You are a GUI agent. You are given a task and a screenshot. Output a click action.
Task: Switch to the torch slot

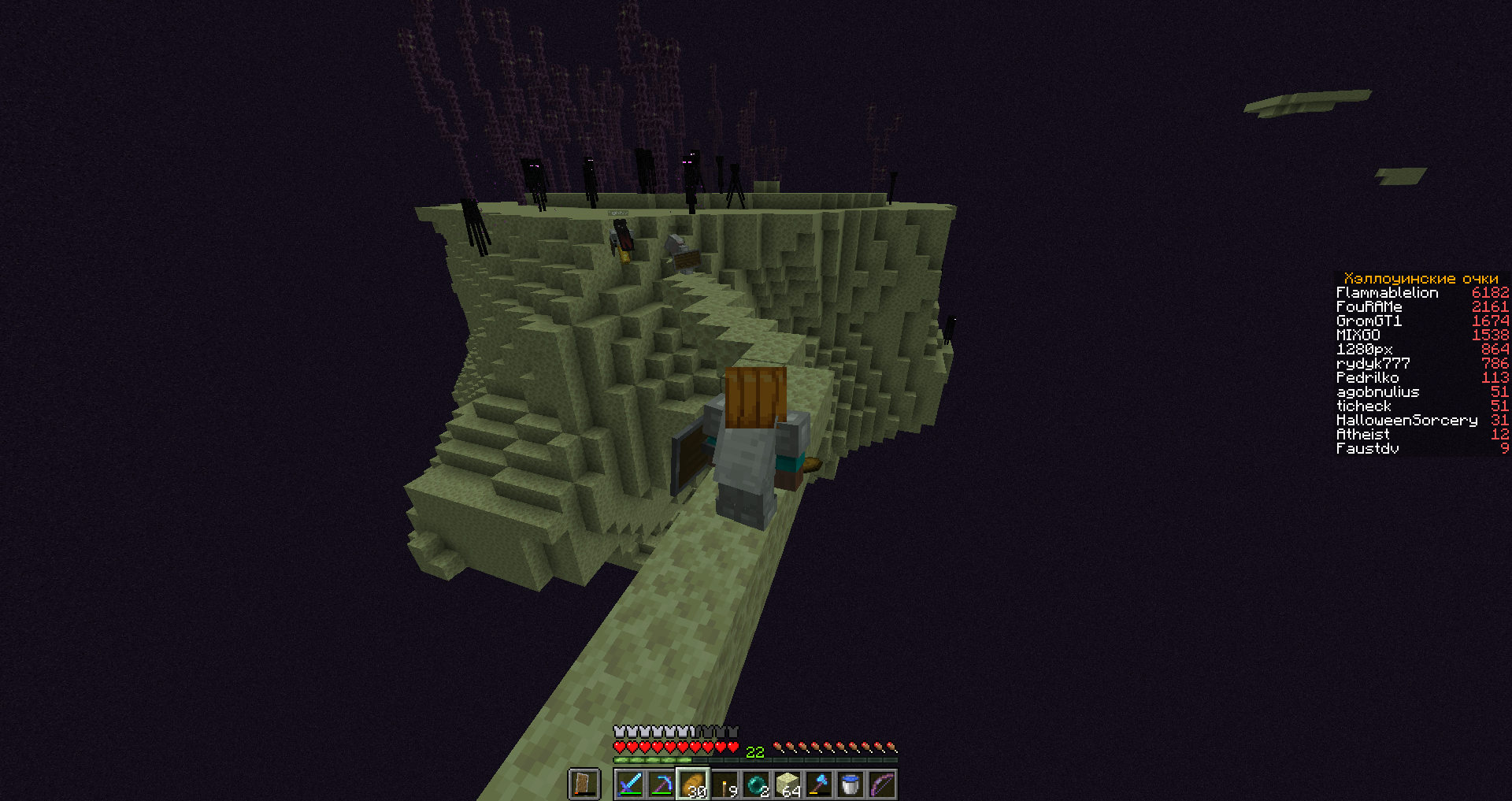724,784
